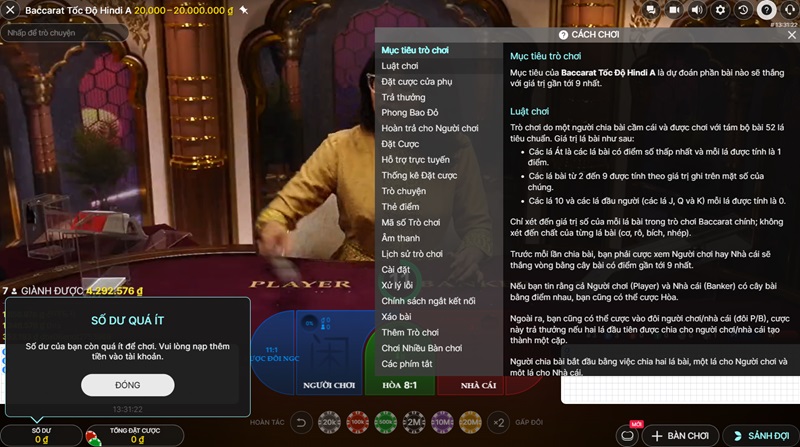Open the Trò chuyện help topic
The height and width of the screenshot is (447, 800).
click(404, 191)
